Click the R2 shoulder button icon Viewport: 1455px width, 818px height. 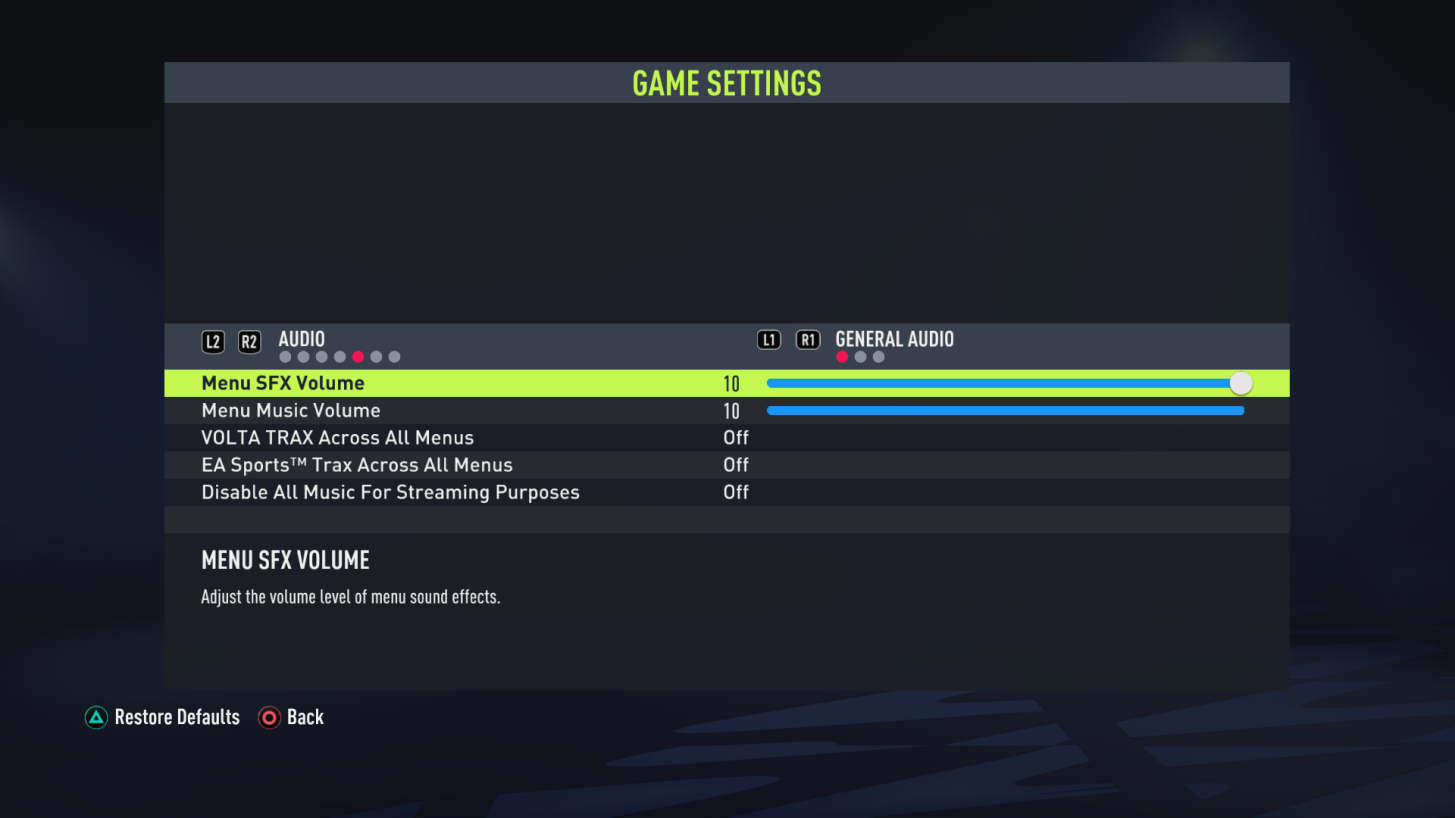[249, 341]
